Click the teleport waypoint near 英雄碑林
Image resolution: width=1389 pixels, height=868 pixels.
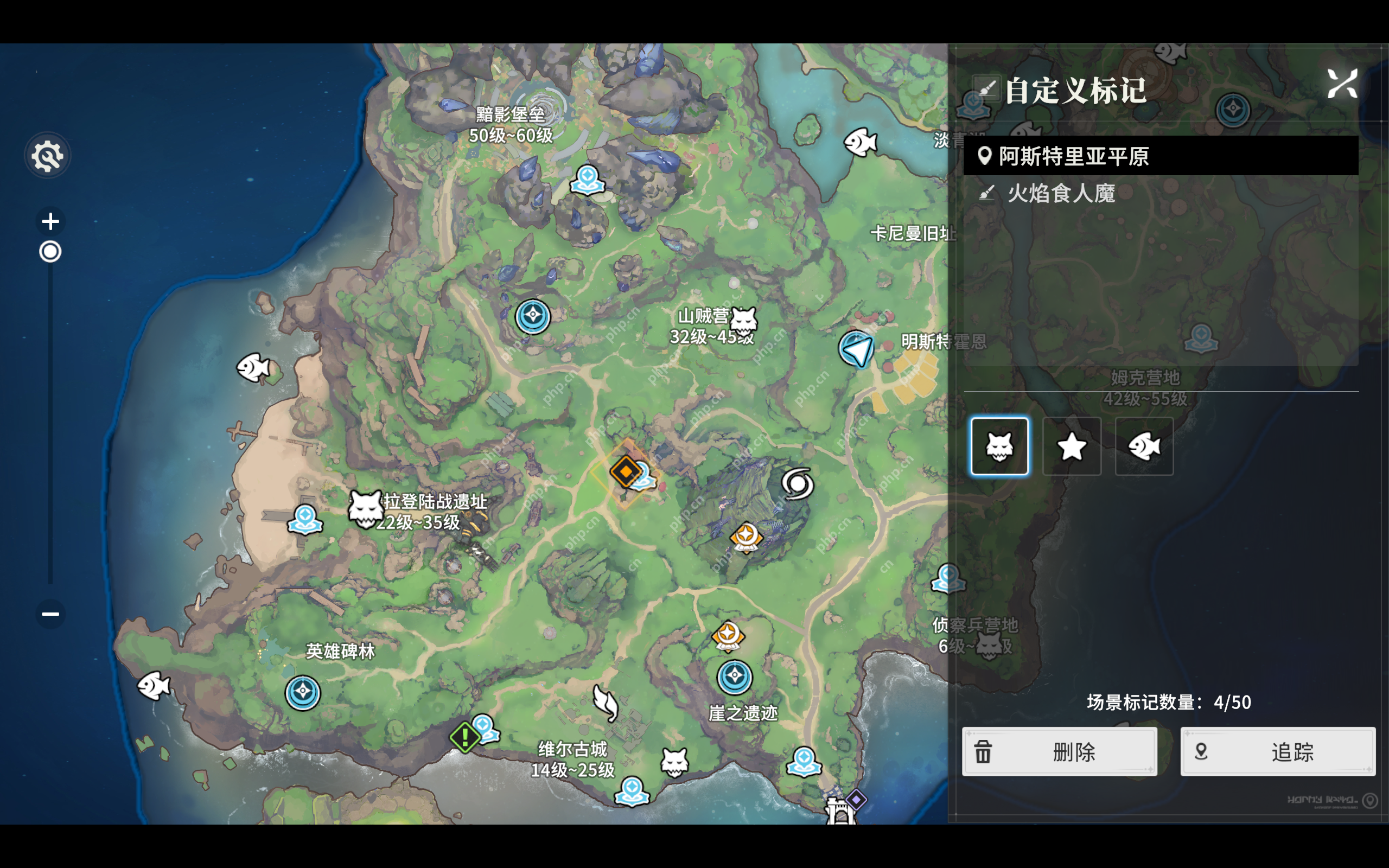pyautogui.click(x=302, y=693)
